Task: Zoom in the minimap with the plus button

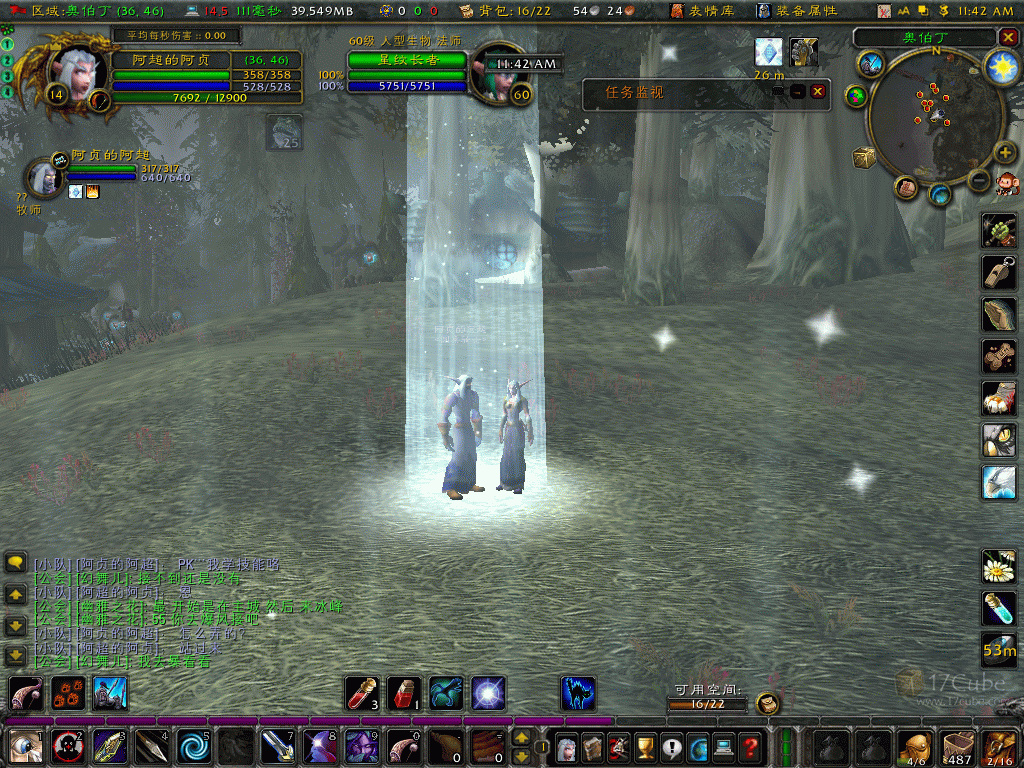Action: click(x=1005, y=152)
